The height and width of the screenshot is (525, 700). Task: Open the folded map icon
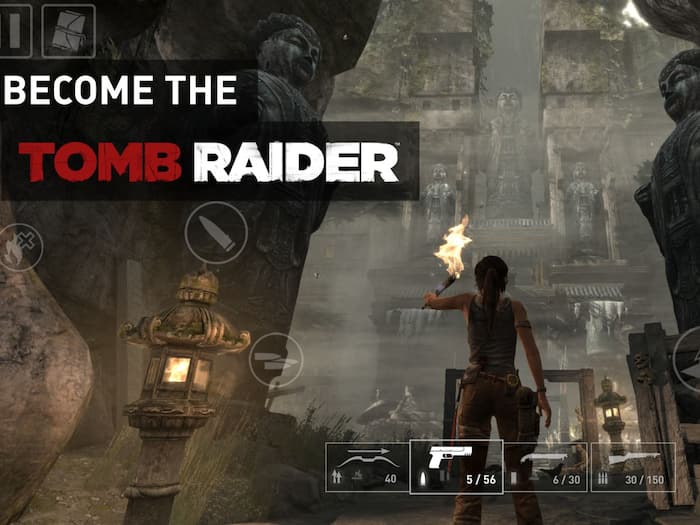pos(68,31)
